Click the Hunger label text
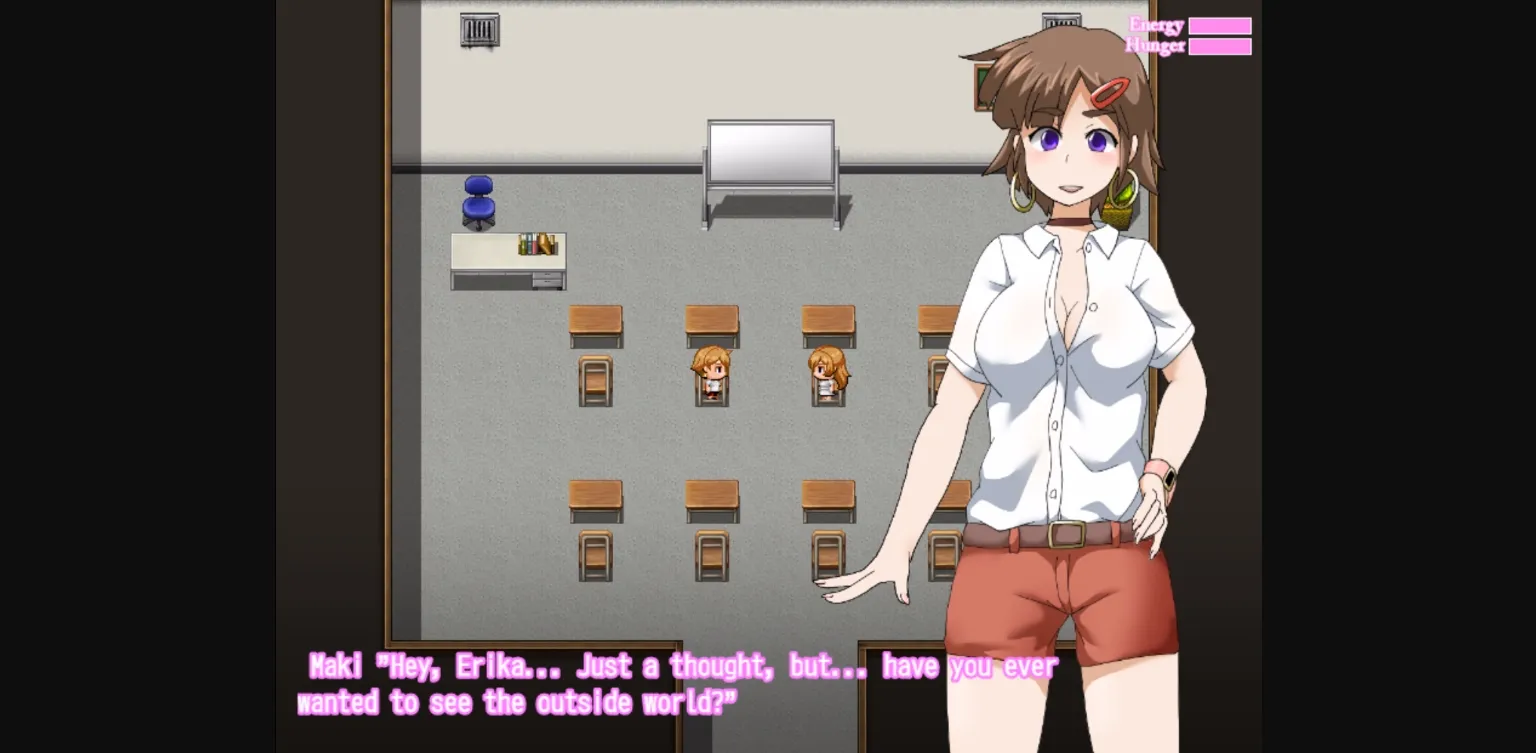1536x753 pixels. (x=1154, y=44)
